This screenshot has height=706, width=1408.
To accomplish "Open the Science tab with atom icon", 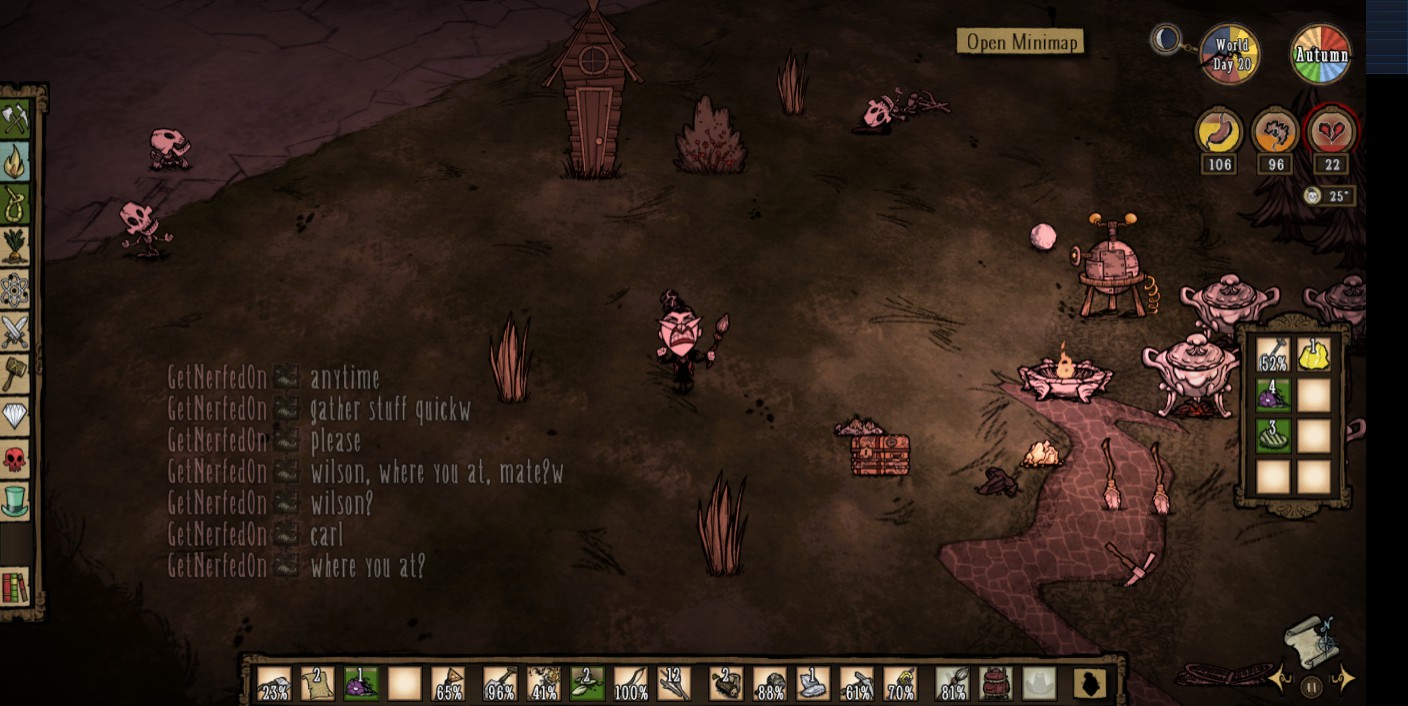I will click(15, 289).
